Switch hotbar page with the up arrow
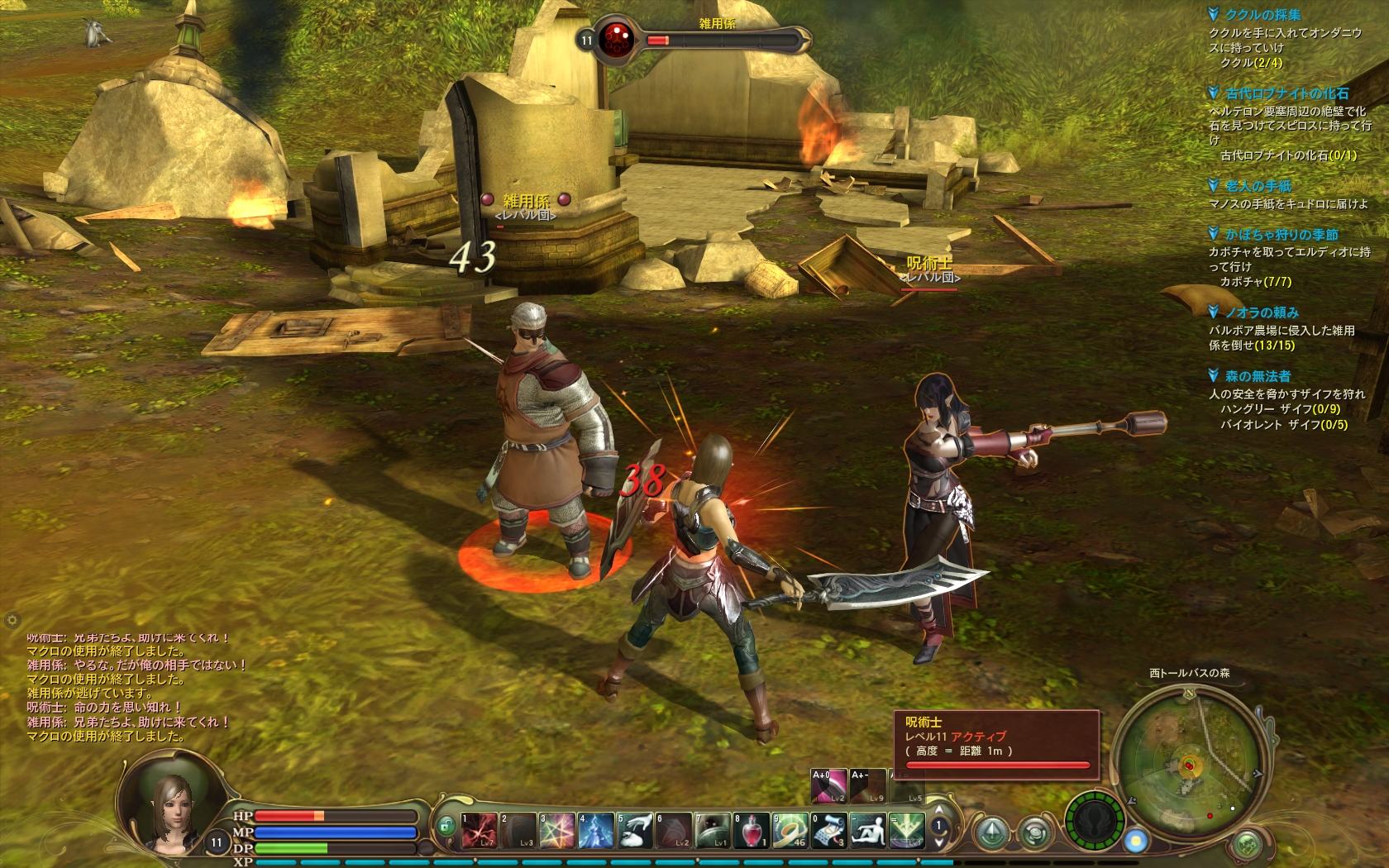This screenshot has height=868, width=1389. (x=938, y=810)
